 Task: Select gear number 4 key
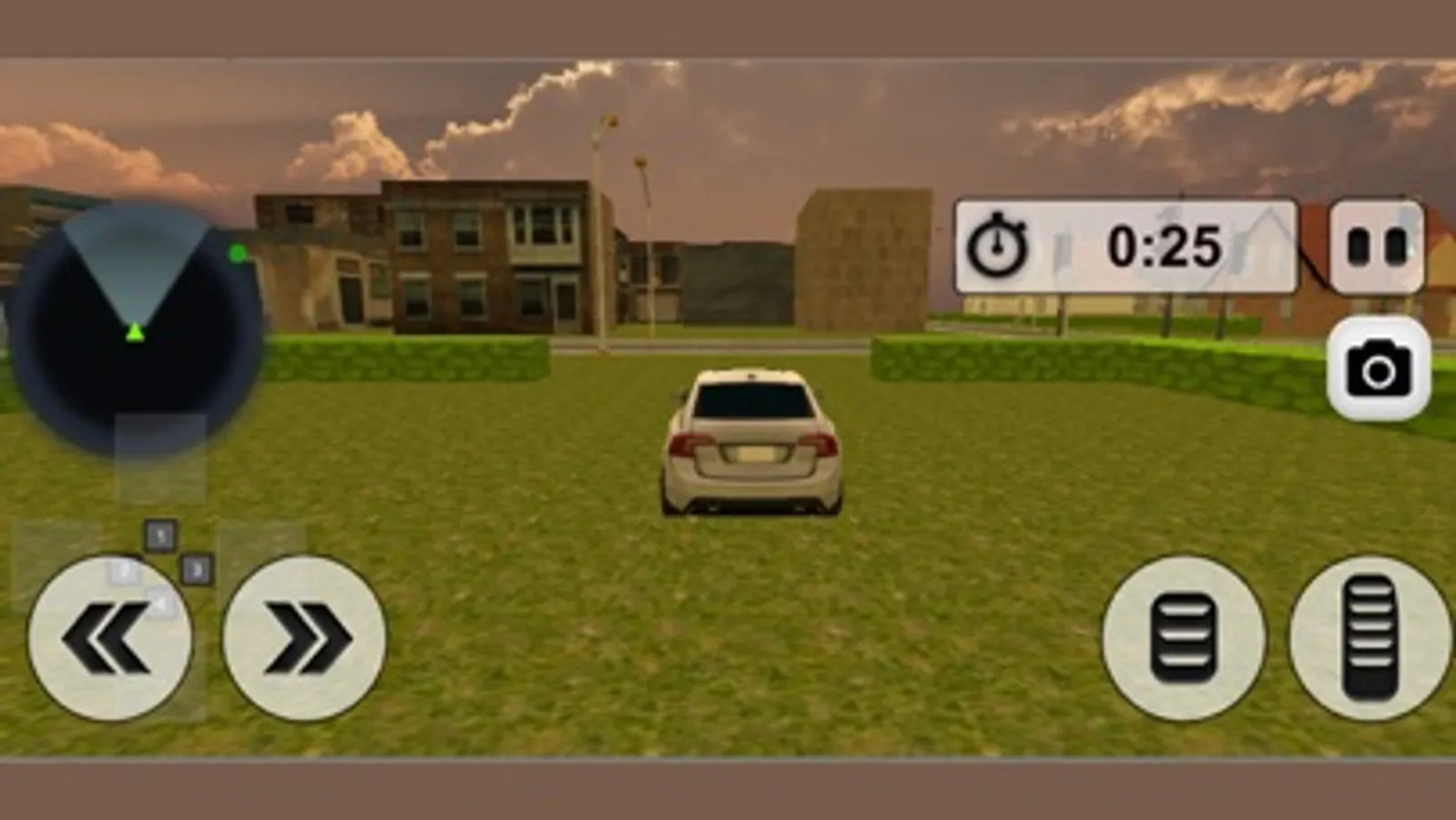tap(161, 601)
